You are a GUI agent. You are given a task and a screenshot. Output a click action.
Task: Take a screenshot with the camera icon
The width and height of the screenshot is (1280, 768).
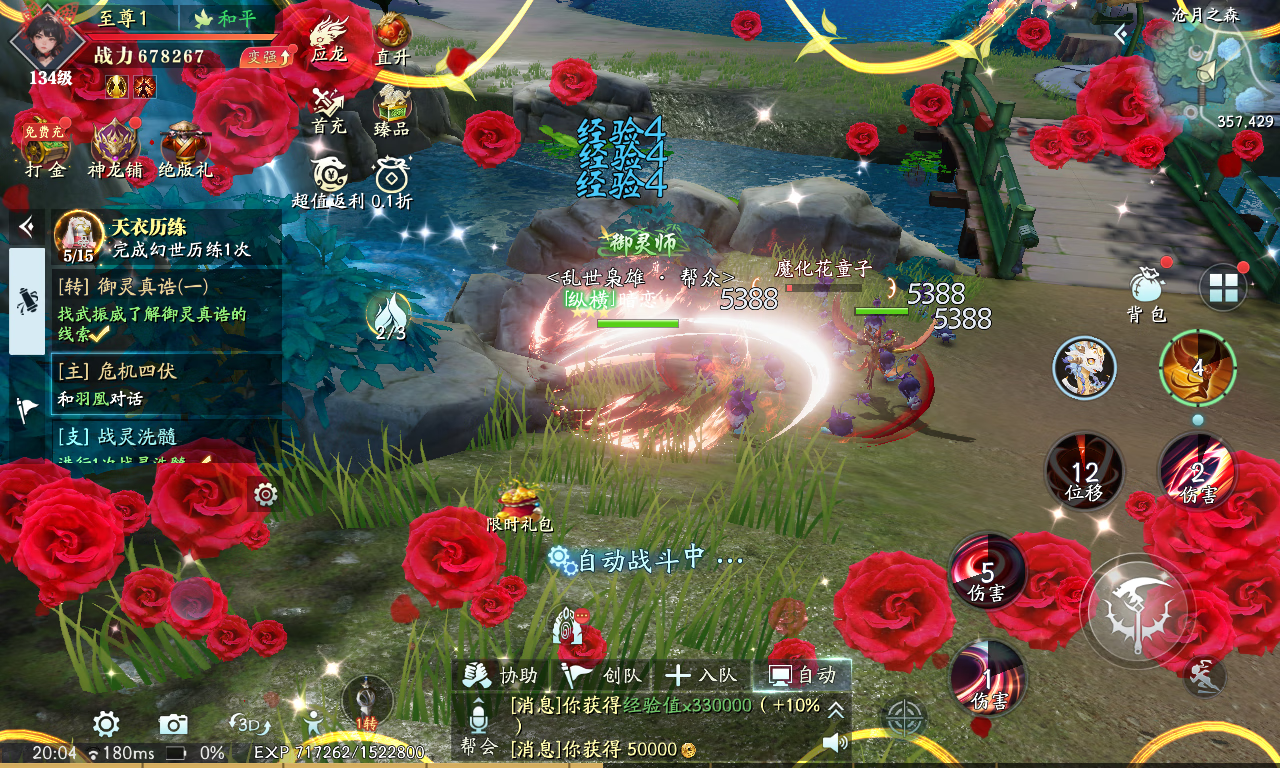(173, 724)
